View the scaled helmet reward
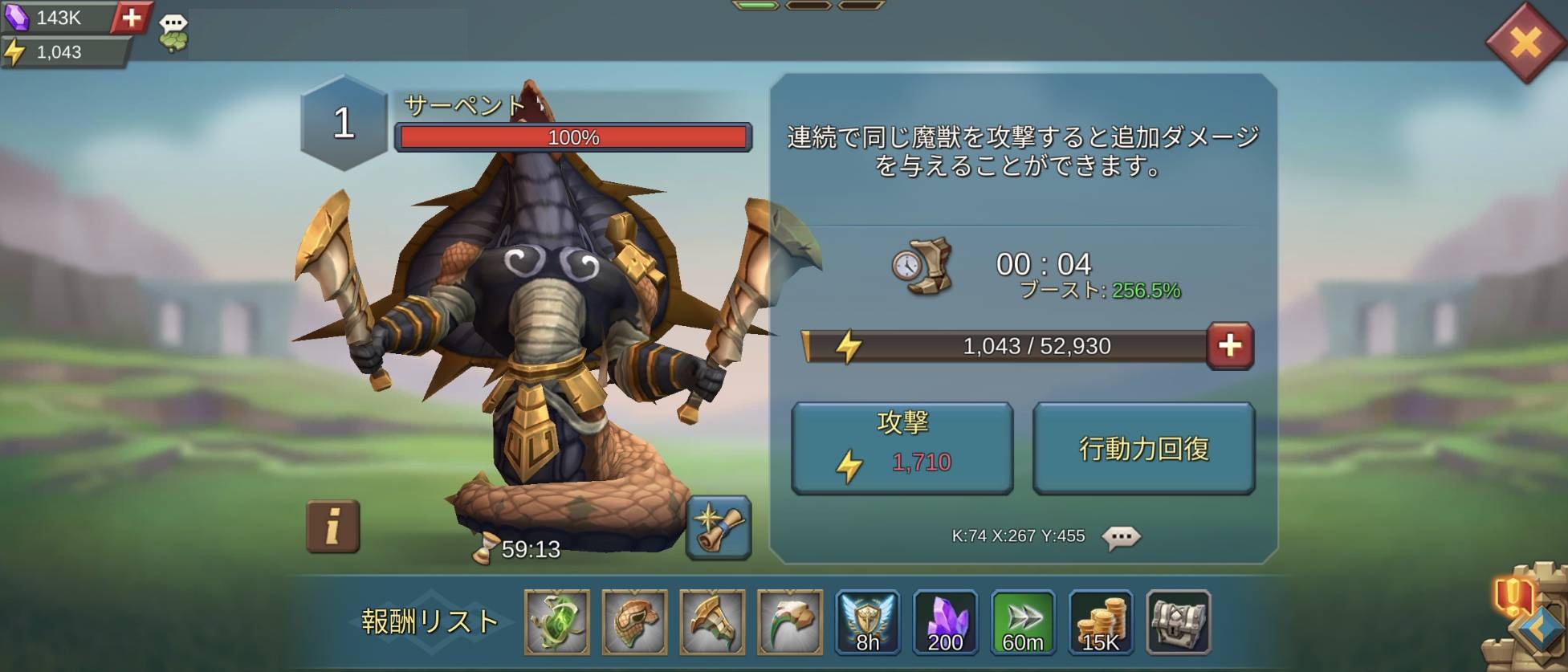Image resolution: width=1568 pixels, height=672 pixels. pos(634,622)
